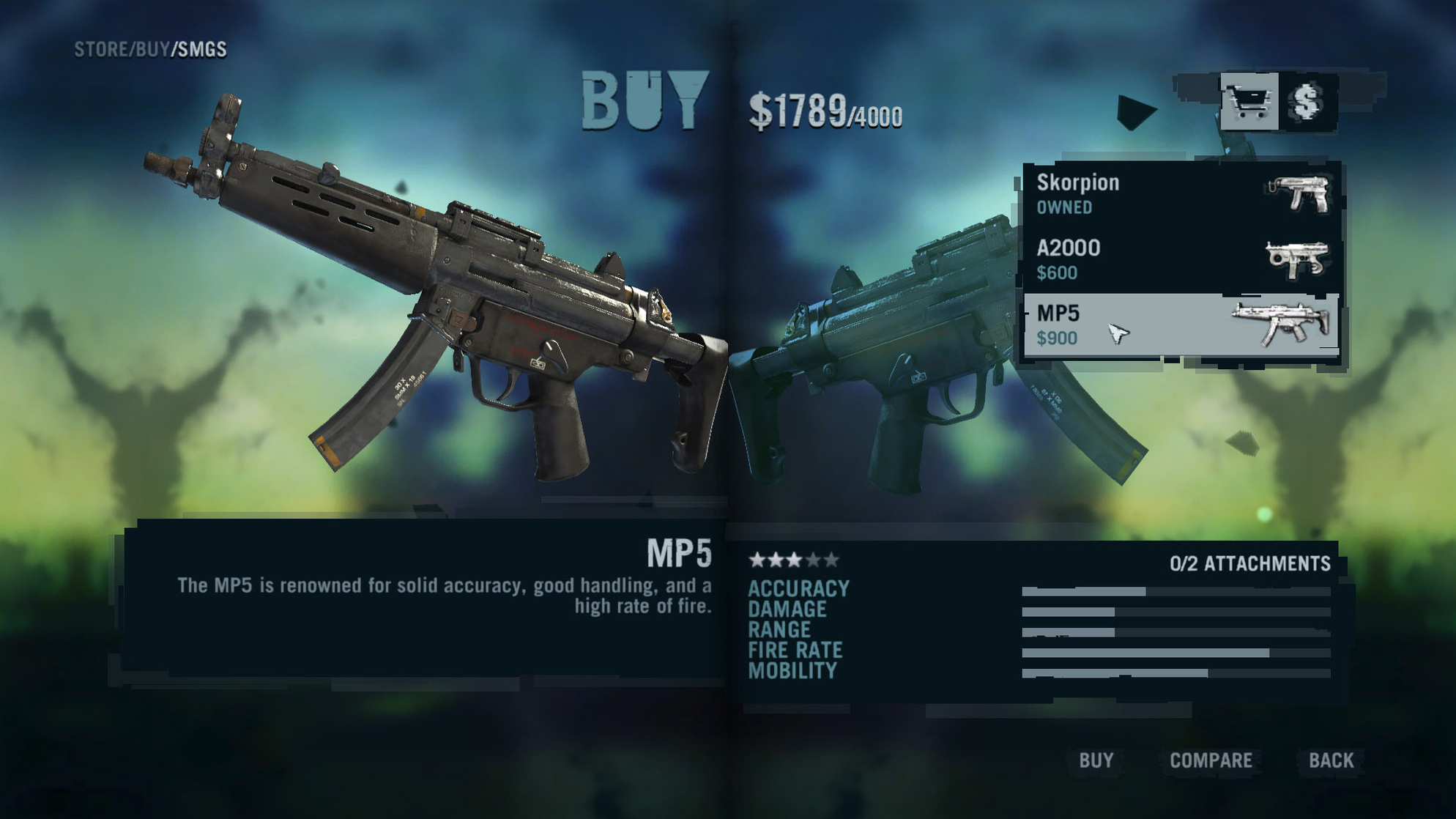Open the COMPARE weapon view
Screen dimensions: 1456x819
click(x=1211, y=760)
